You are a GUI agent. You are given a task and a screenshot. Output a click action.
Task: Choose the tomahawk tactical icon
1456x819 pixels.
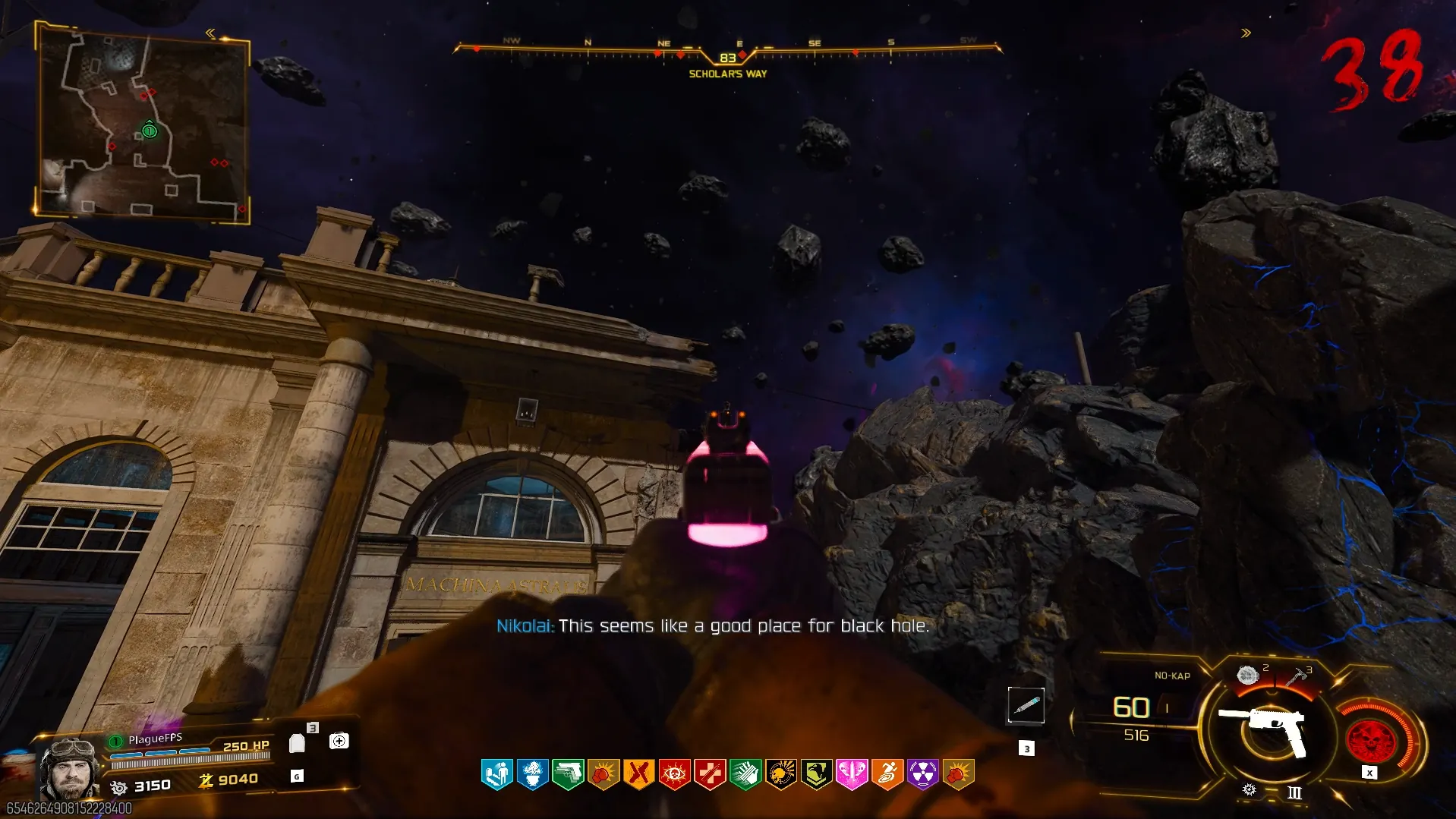point(1297,675)
